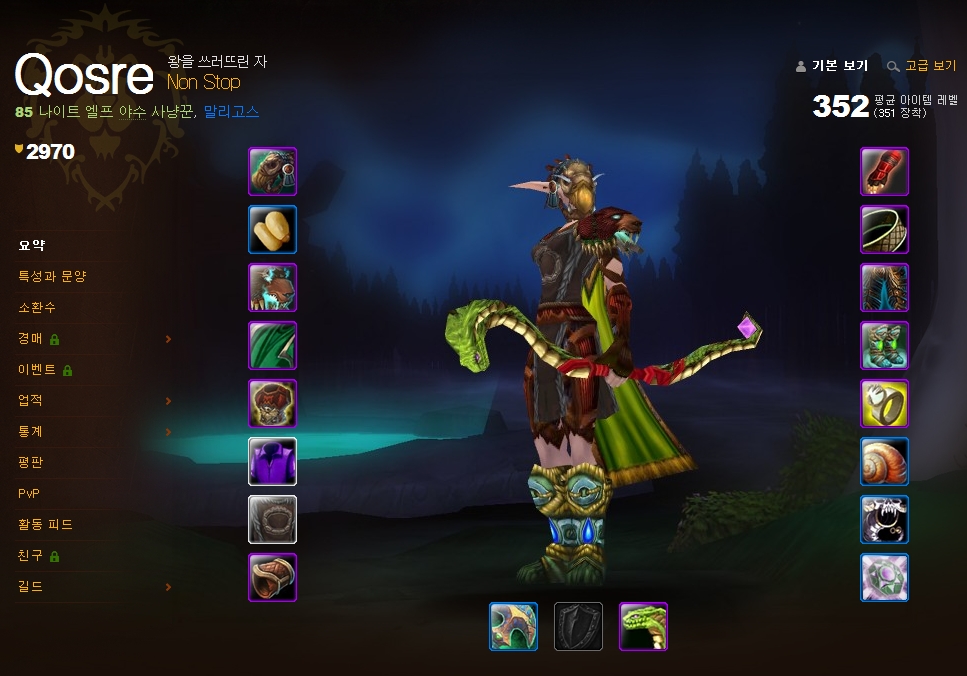Select the red gloves equipment slot
The width and height of the screenshot is (967, 676).
pos(885,172)
